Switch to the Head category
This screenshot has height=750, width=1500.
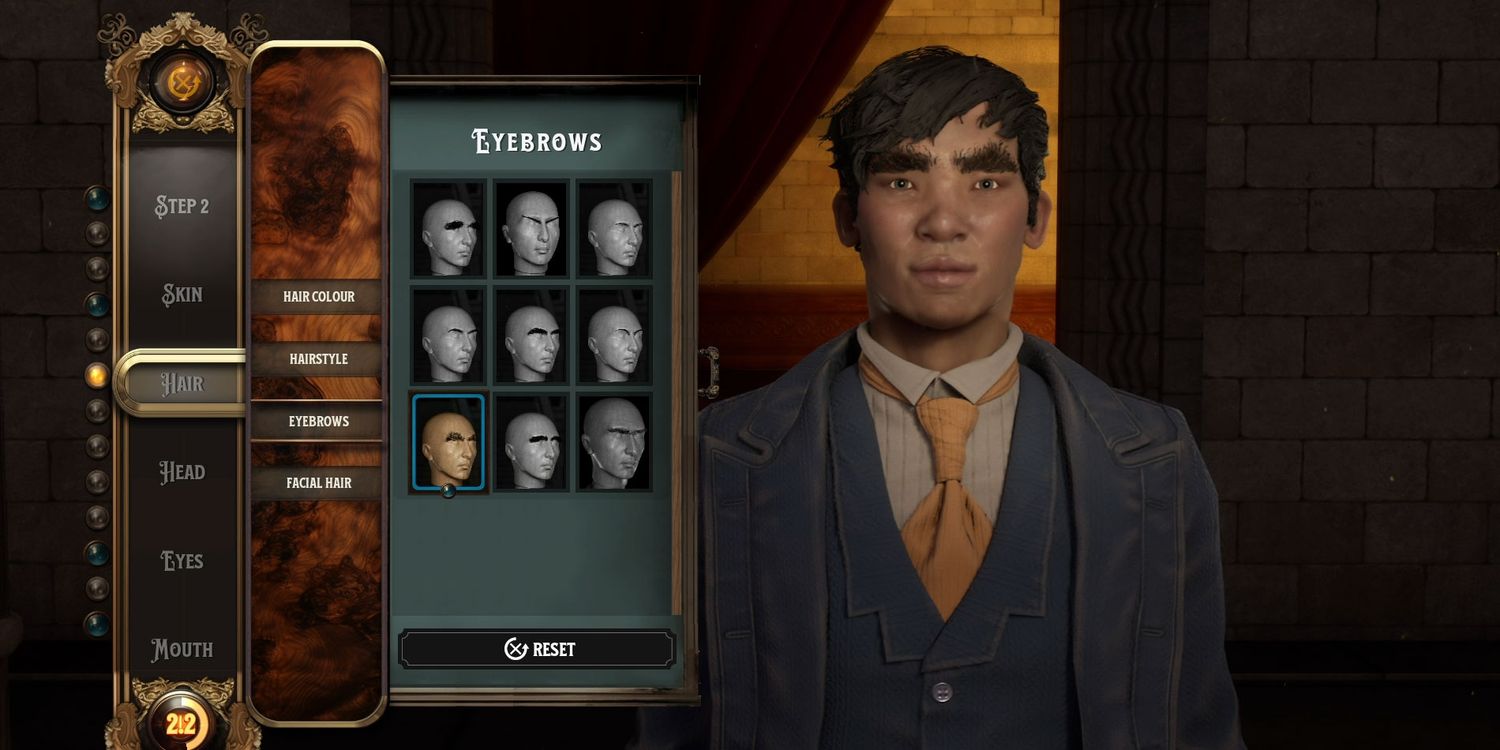182,472
